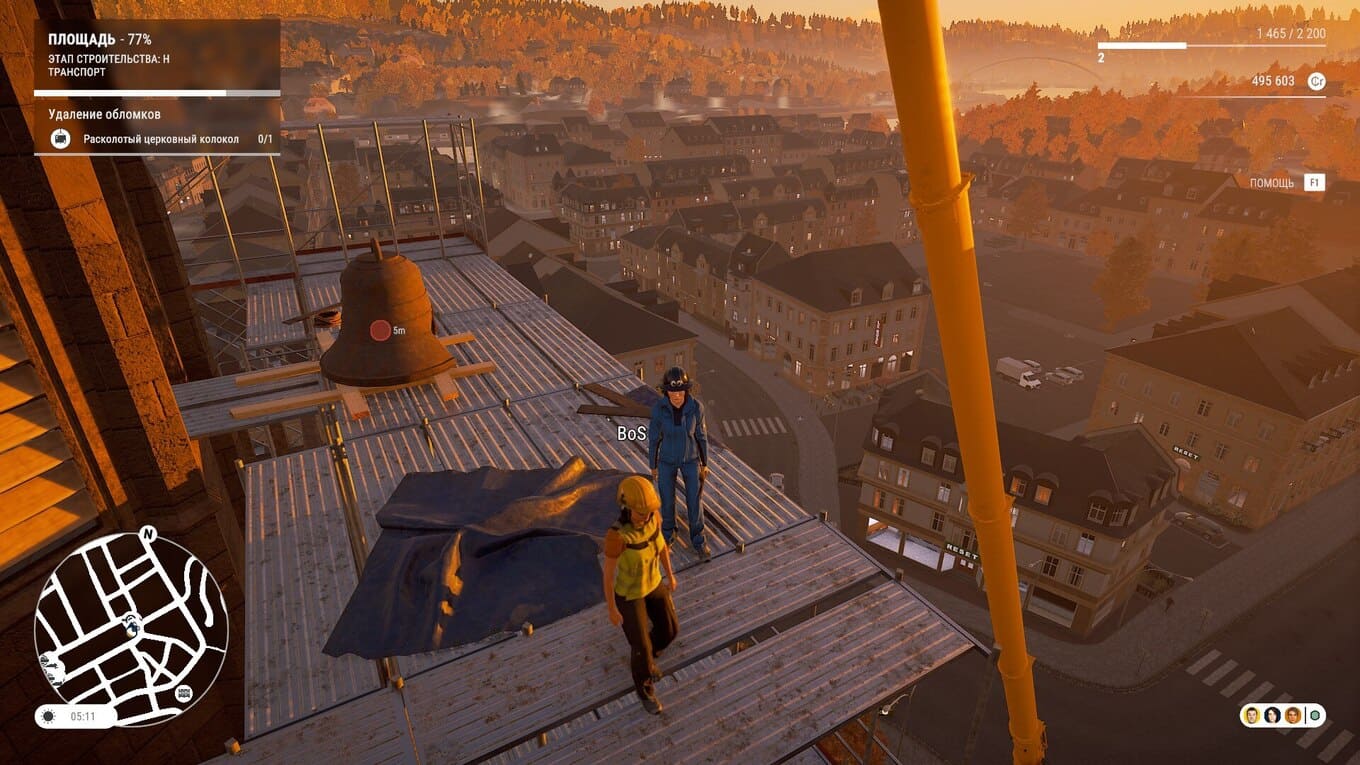Click the yellow-background player avatar
Viewport: 1360px width, 765px height.
coord(1252,715)
